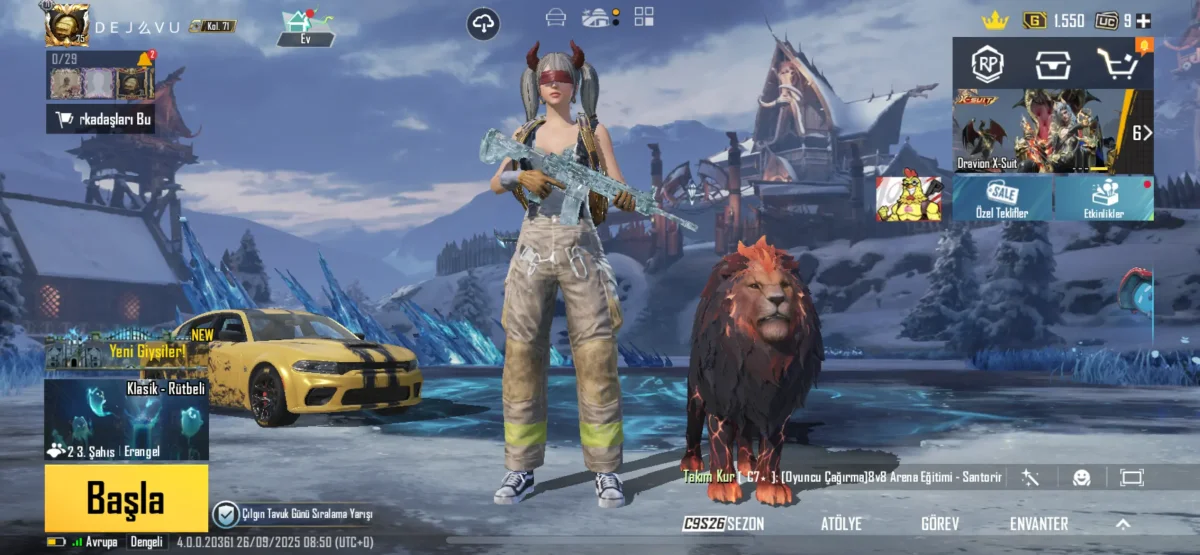1200x555 pixels.
Task: Open the emote smiley icon
Action: click(1081, 478)
